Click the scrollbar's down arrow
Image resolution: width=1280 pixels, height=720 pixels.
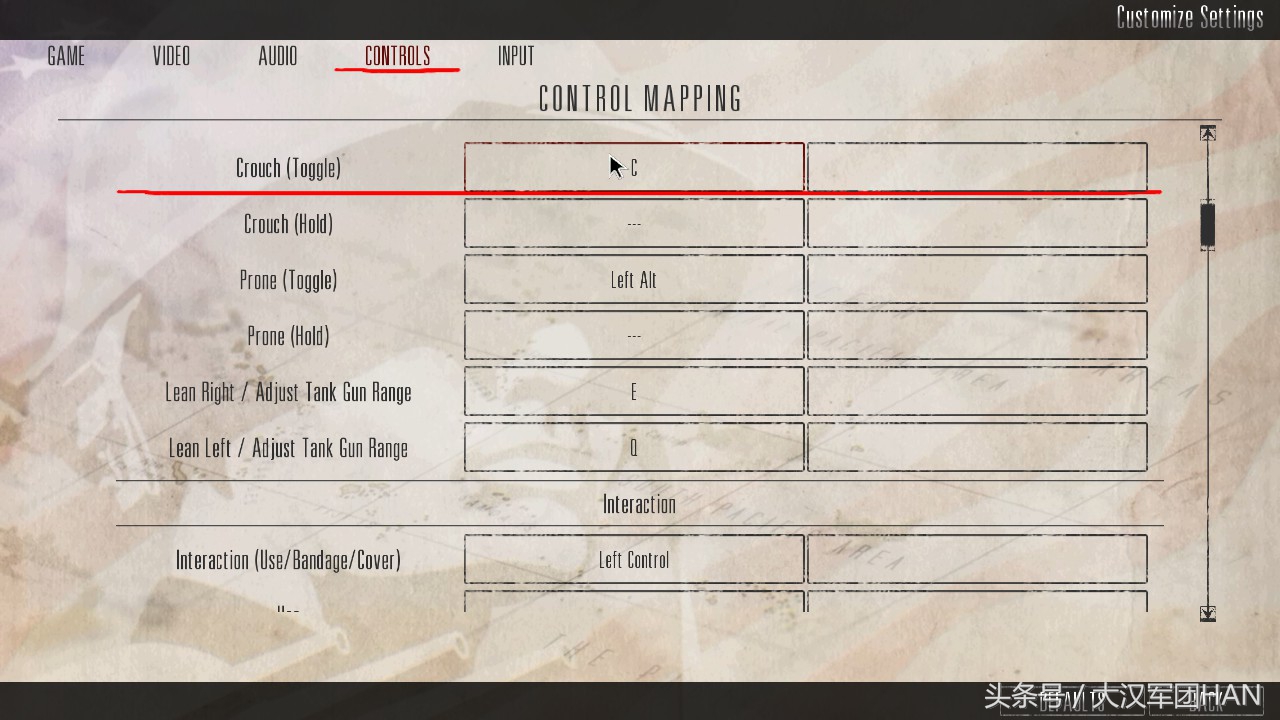(x=1208, y=613)
